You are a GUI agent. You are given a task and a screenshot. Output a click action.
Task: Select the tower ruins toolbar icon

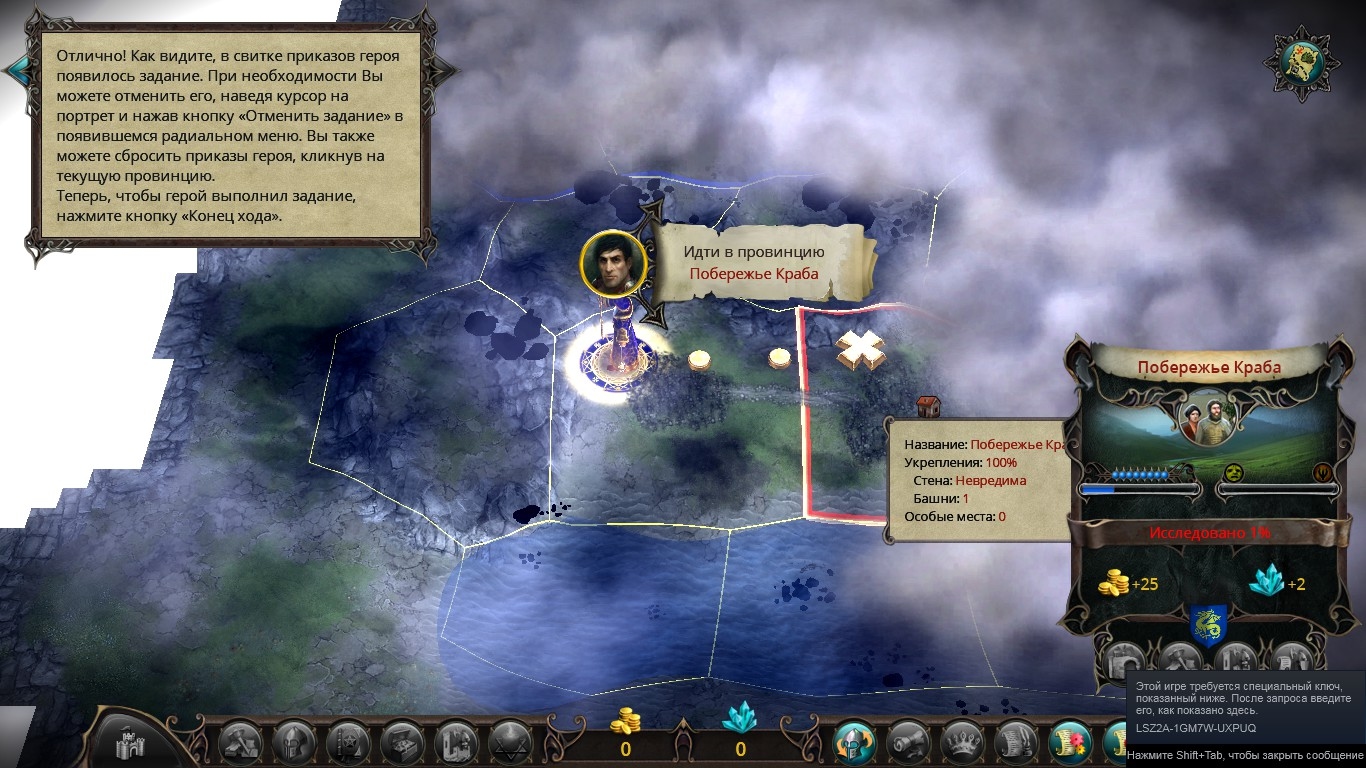coord(456,742)
